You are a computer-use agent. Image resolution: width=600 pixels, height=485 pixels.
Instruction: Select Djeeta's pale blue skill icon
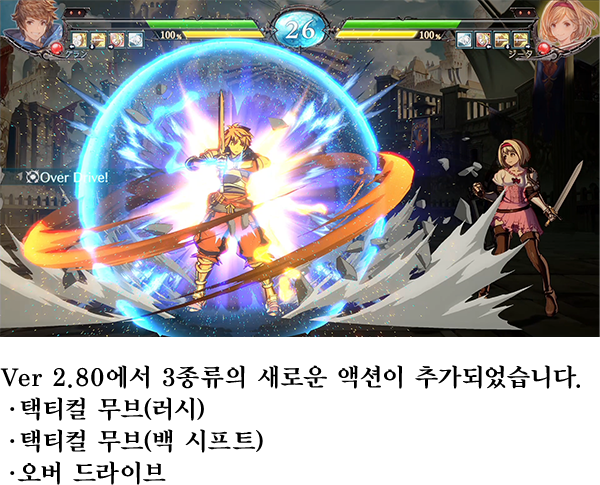tap(465, 40)
